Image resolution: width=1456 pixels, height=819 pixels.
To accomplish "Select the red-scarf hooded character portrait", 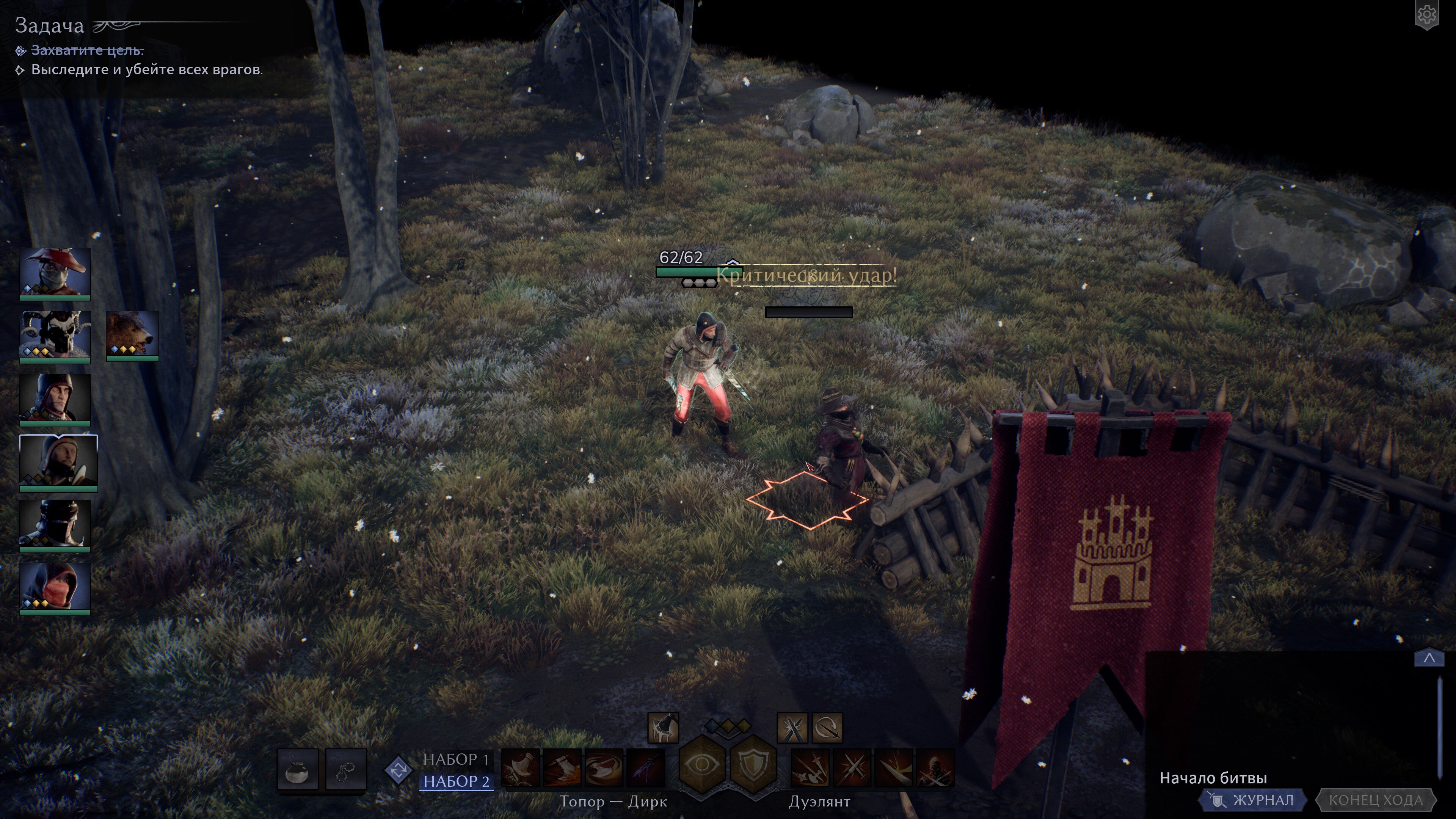I will (x=55, y=587).
